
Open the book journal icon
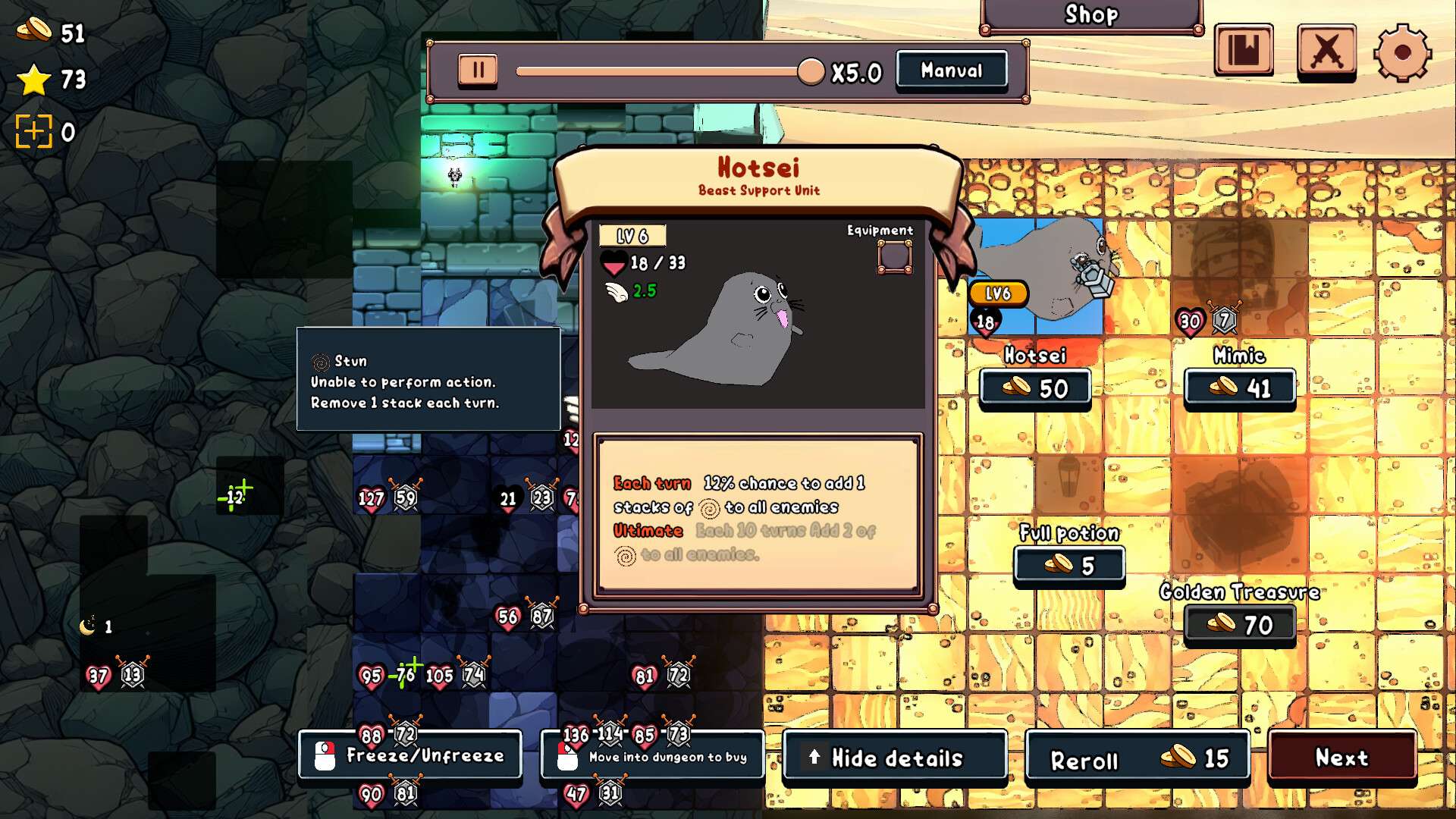click(1244, 50)
